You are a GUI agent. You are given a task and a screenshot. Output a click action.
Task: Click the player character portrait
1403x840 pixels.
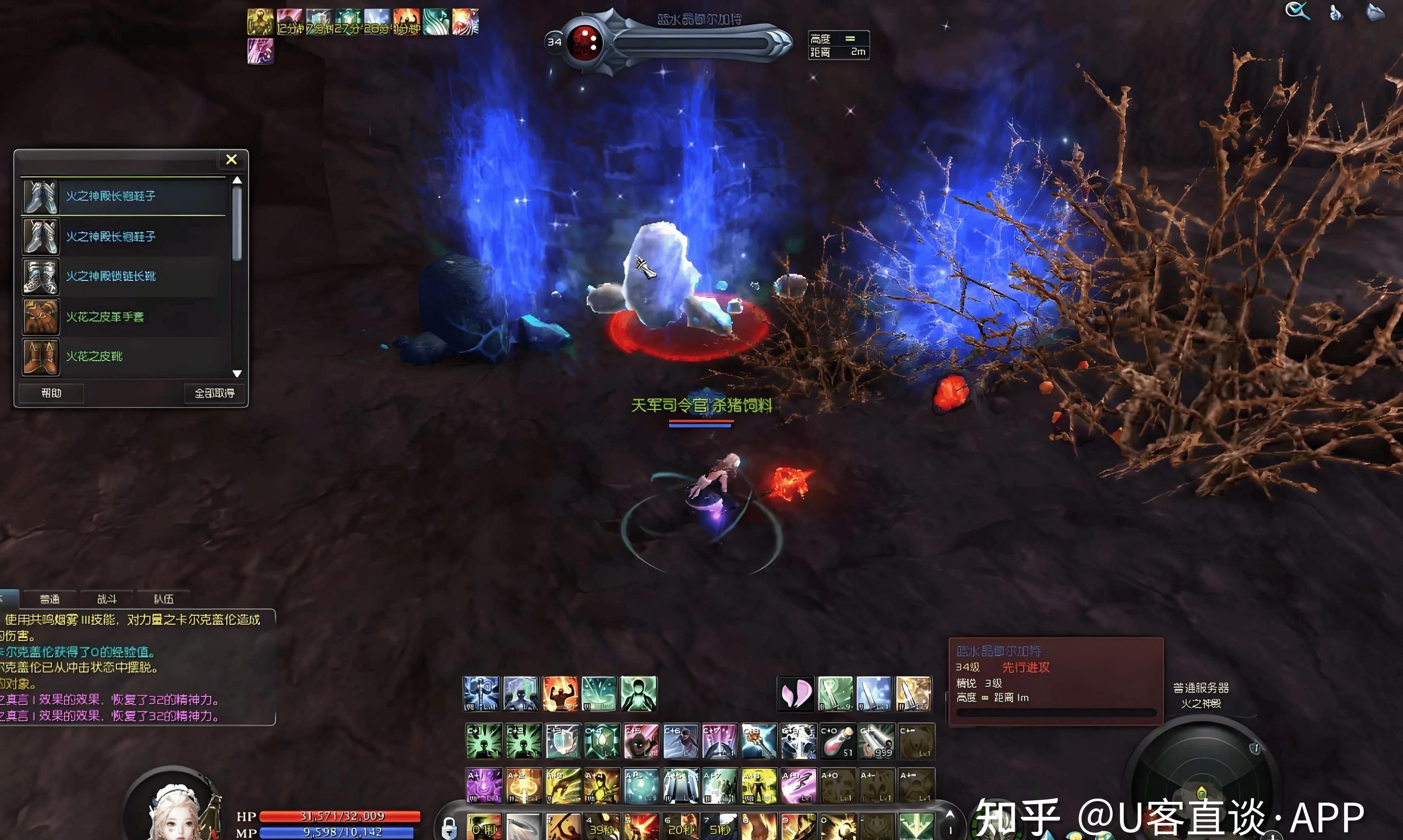click(x=175, y=812)
